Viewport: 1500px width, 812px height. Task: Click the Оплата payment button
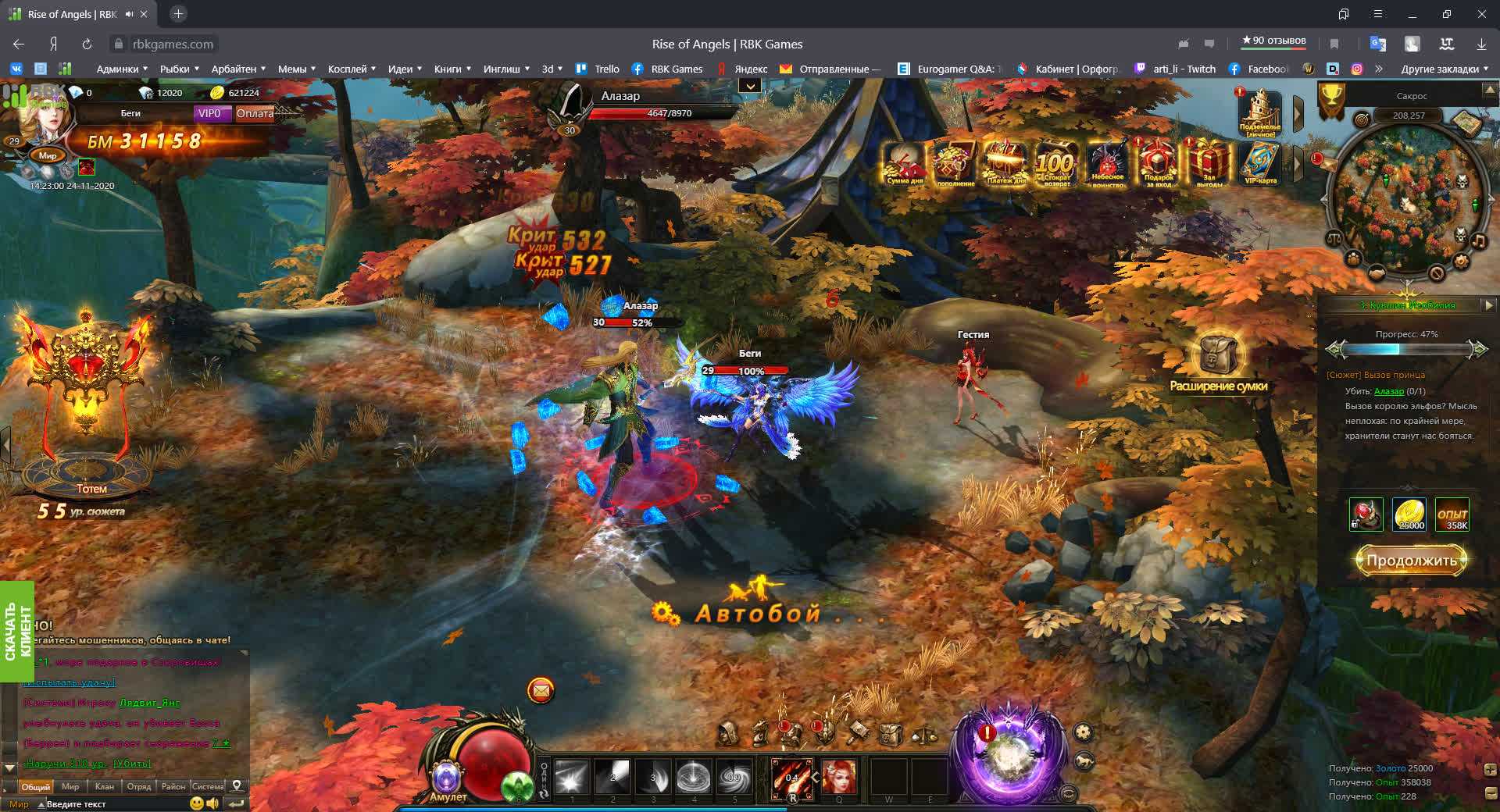pyautogui.click(x=255, y=113)
